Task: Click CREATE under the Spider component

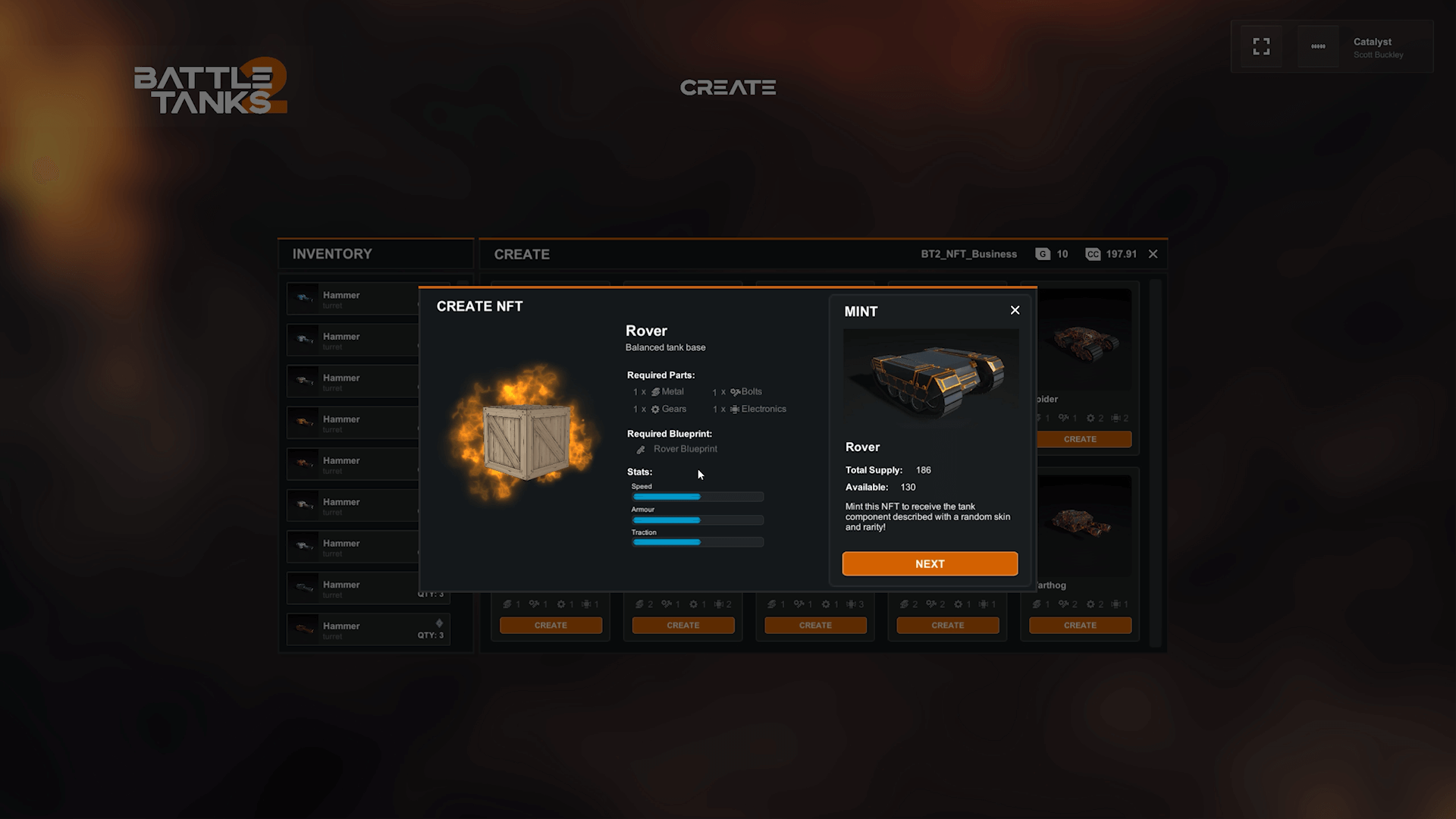Action: coord(1081,439)
